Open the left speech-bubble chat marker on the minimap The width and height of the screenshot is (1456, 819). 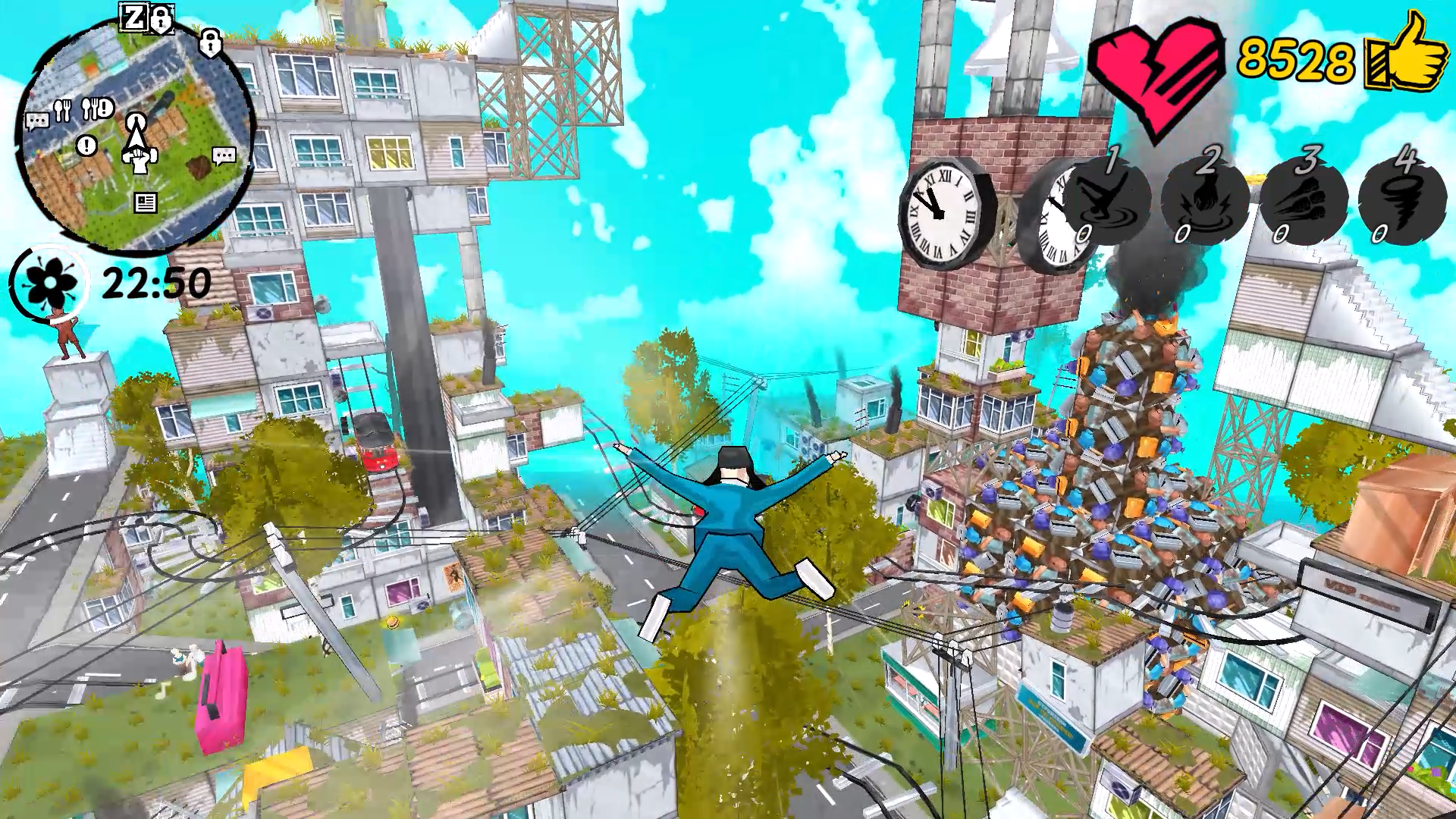pyautogui.click(x=37, y=121)
